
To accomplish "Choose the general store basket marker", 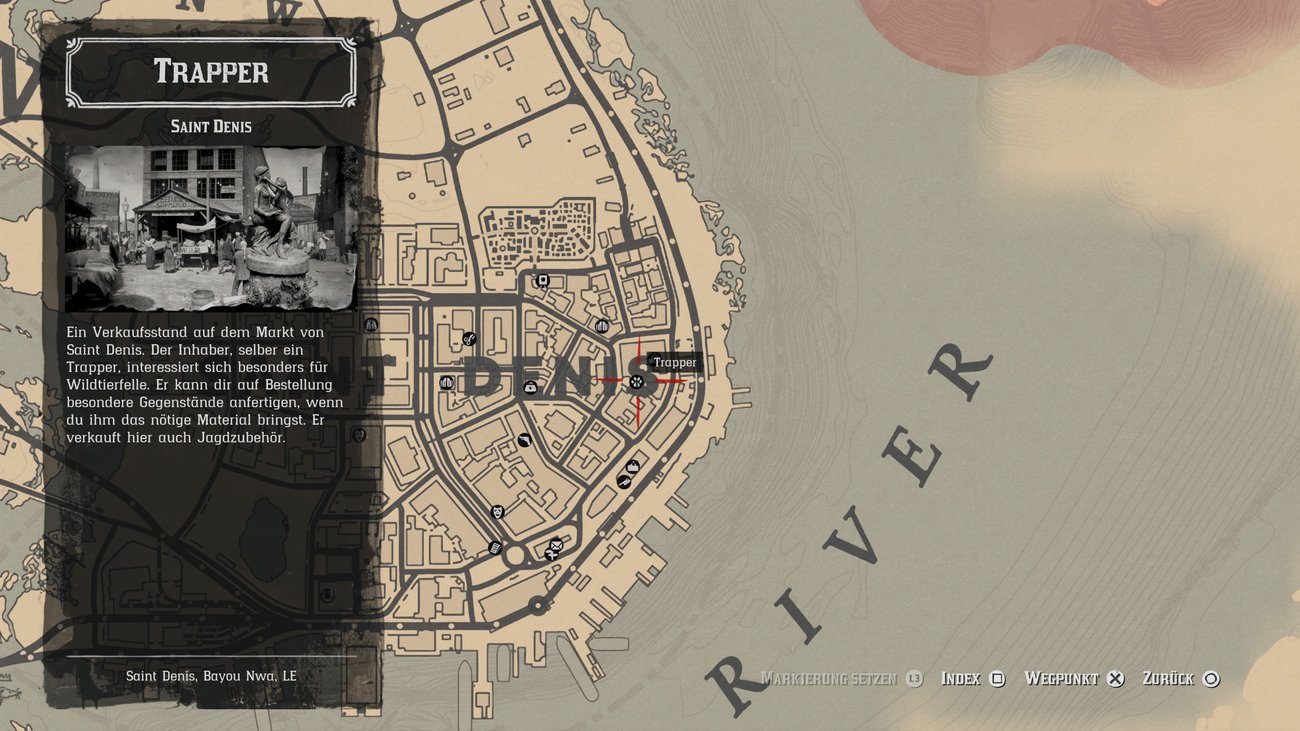I will pos(632,467).
